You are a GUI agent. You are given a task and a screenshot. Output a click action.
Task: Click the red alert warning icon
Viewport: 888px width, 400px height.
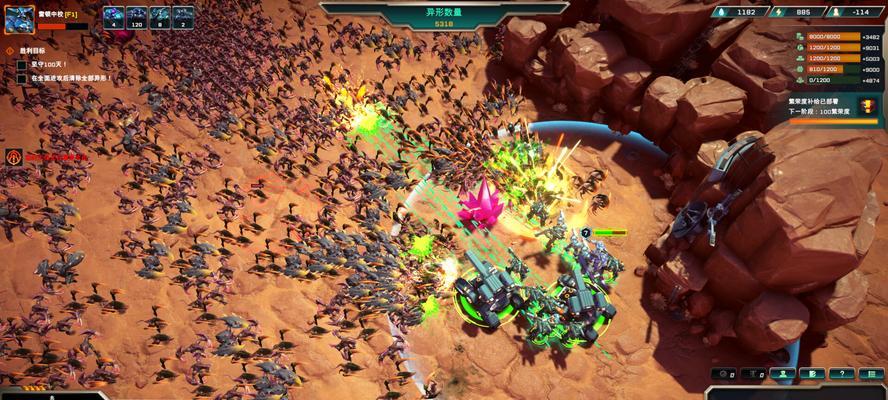(x=14, y=157)
